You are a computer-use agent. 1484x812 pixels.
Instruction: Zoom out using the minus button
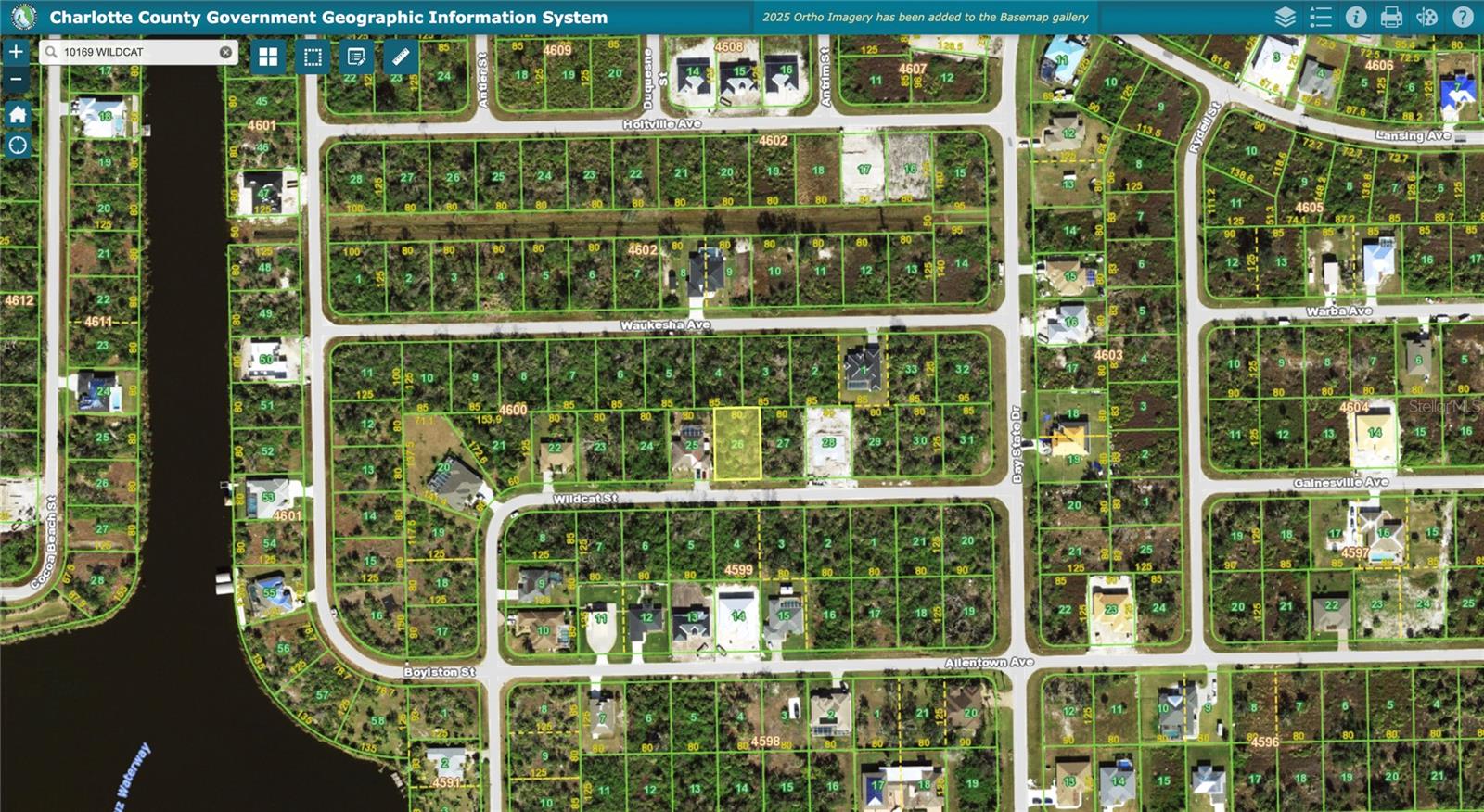click(15, 80)
